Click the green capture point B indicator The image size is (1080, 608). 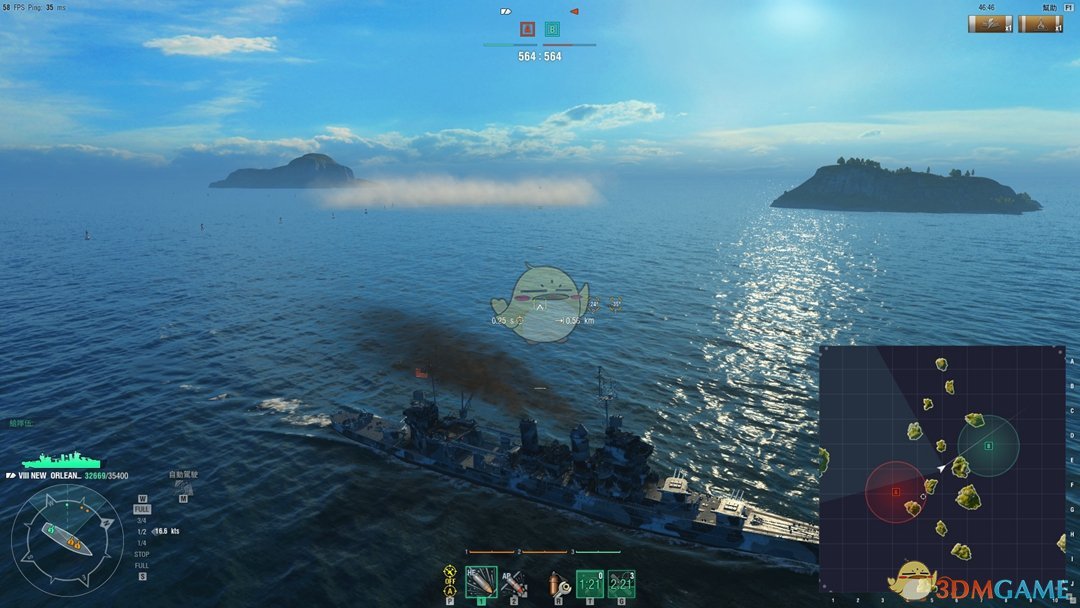[x=552, y=30]
